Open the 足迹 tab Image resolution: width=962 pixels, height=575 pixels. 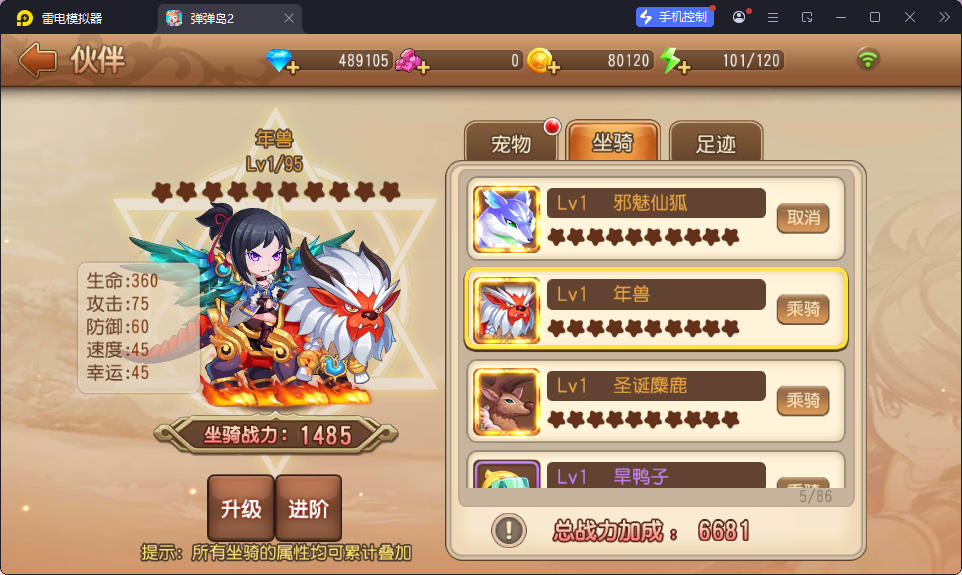pyautogui.click(x=715, y=143)
